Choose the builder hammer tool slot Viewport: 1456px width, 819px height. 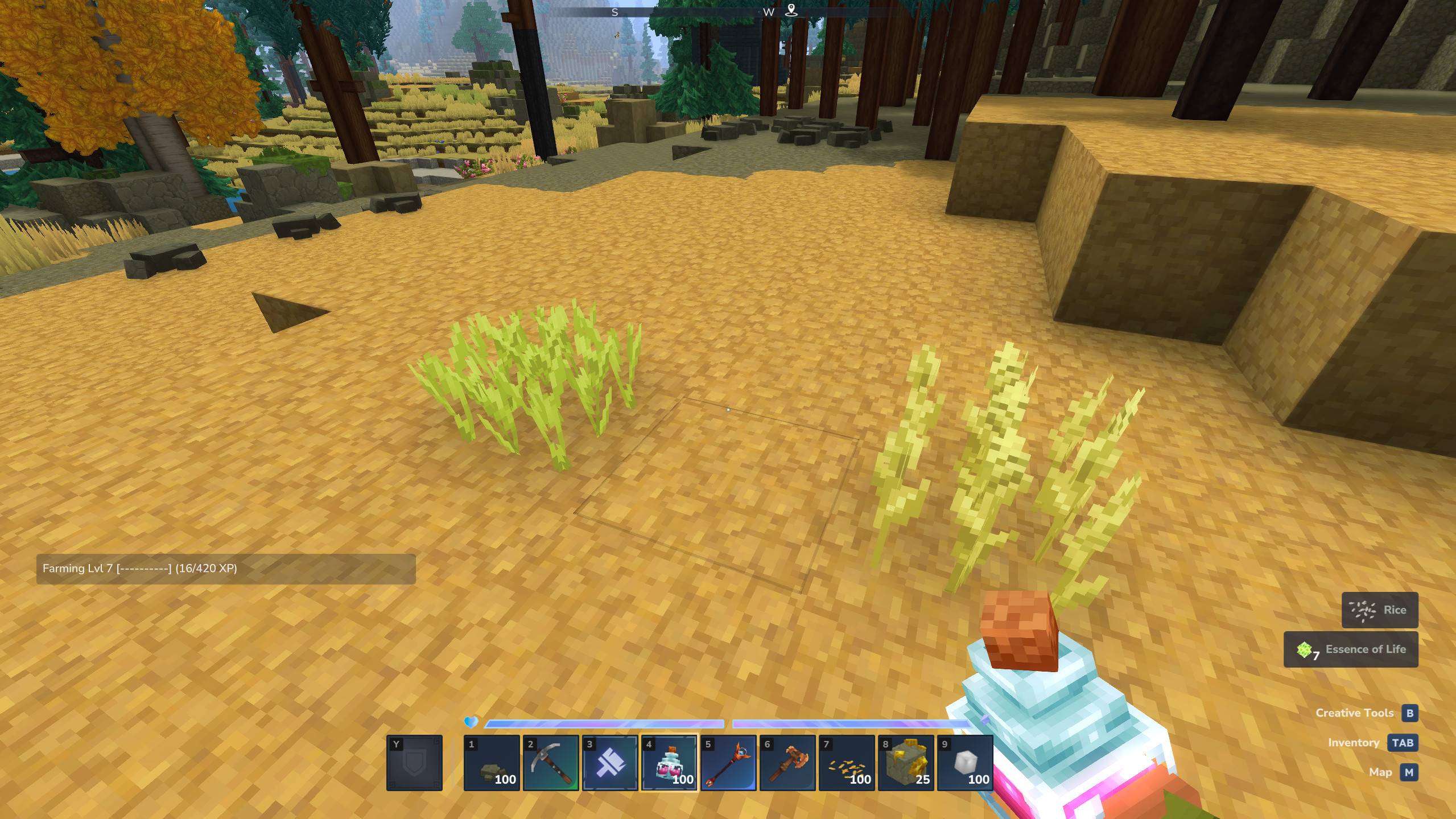click(610, 763)
